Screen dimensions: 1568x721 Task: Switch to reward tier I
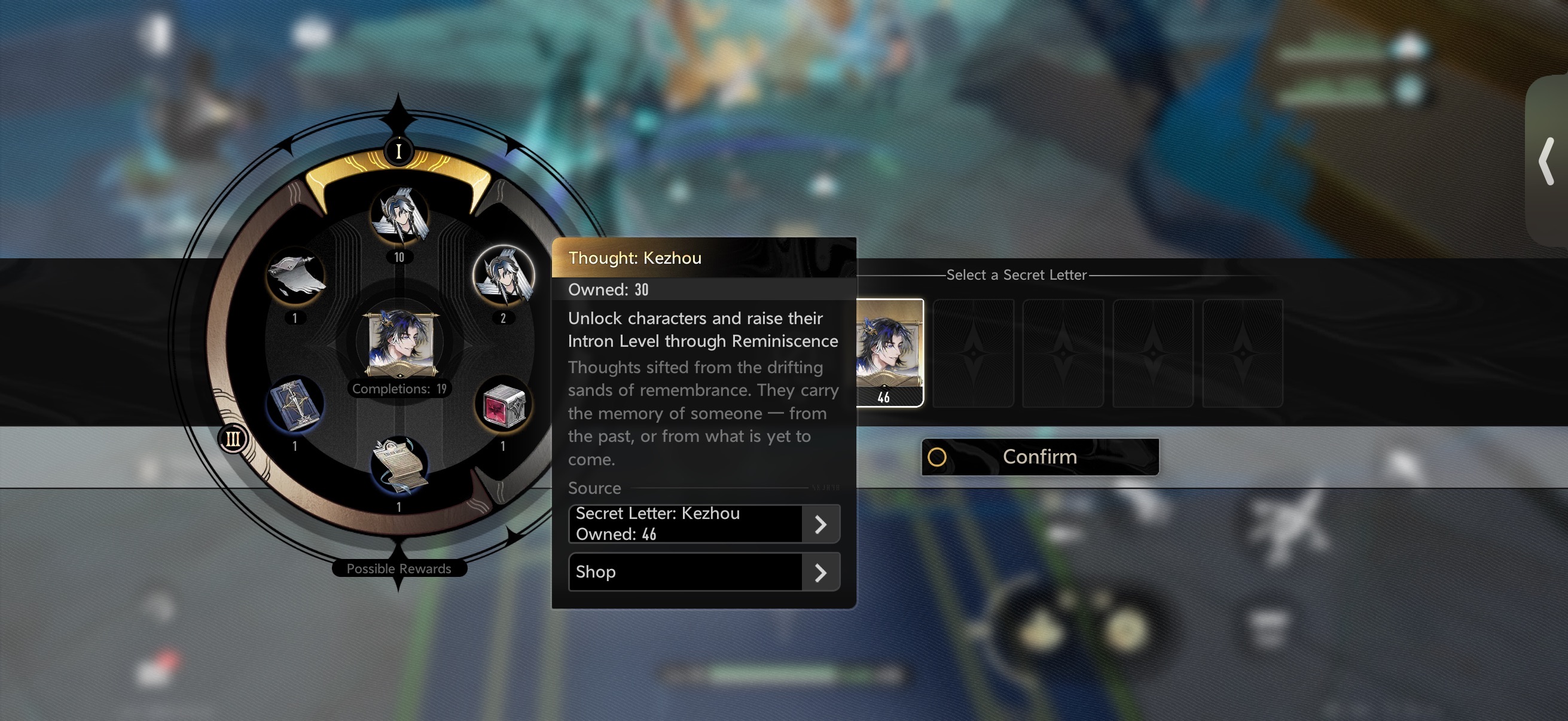(399, 150)
